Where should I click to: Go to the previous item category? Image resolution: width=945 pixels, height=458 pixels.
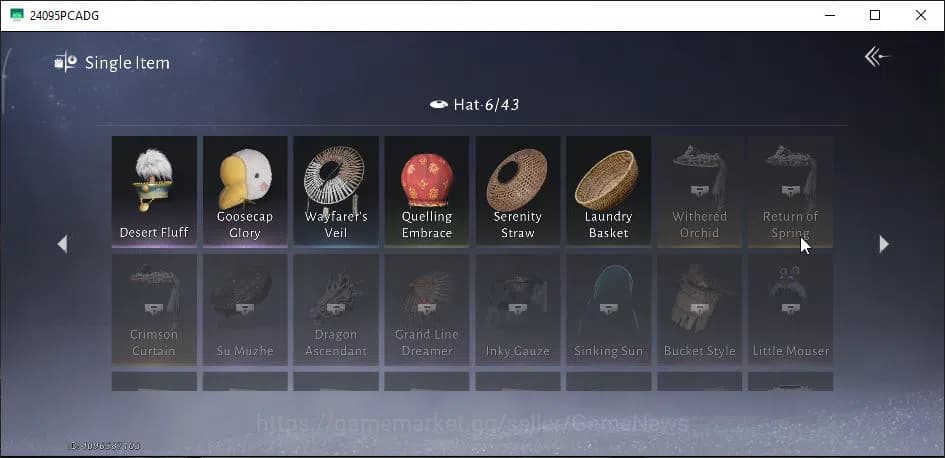(62, 244)
